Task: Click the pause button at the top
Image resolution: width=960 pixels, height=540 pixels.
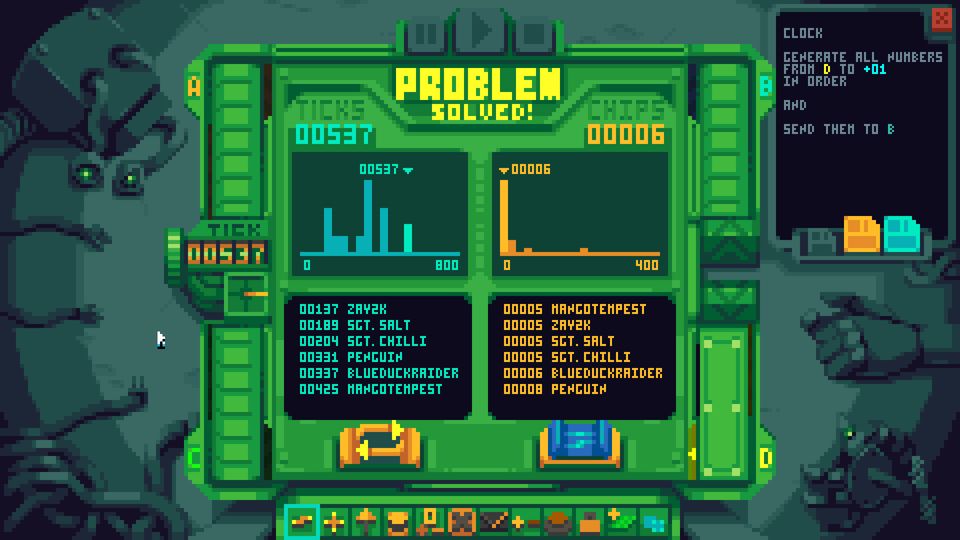Action: [426, 34]
